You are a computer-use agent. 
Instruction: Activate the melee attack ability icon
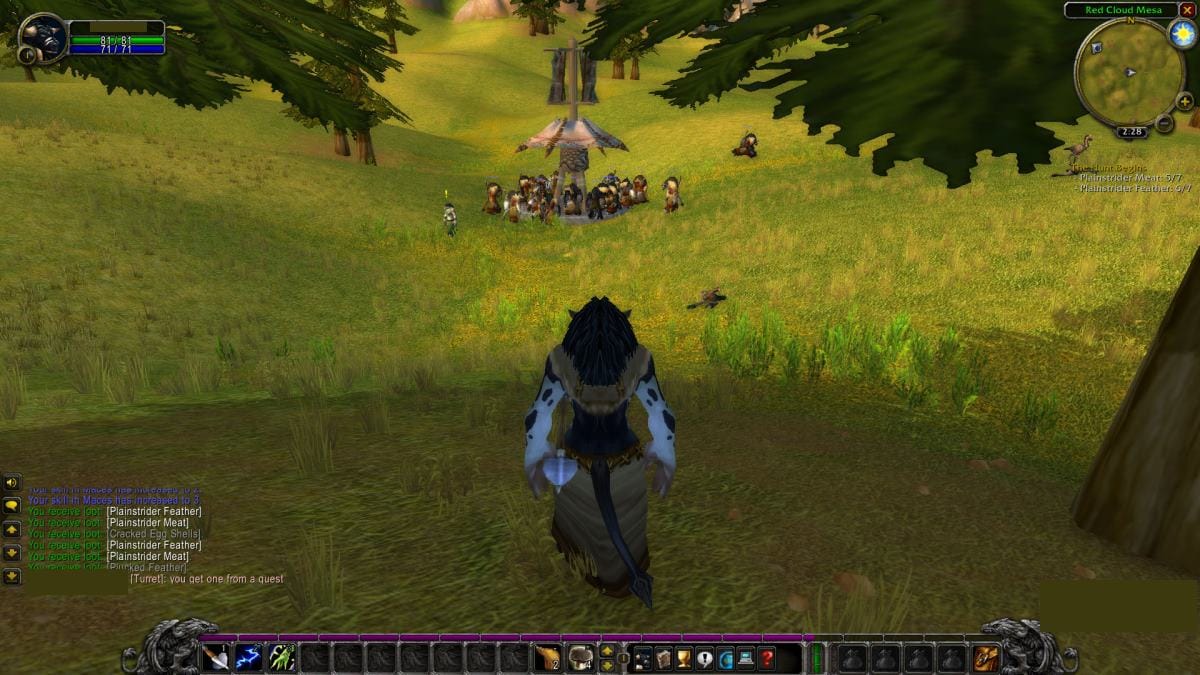coord(215,658)
